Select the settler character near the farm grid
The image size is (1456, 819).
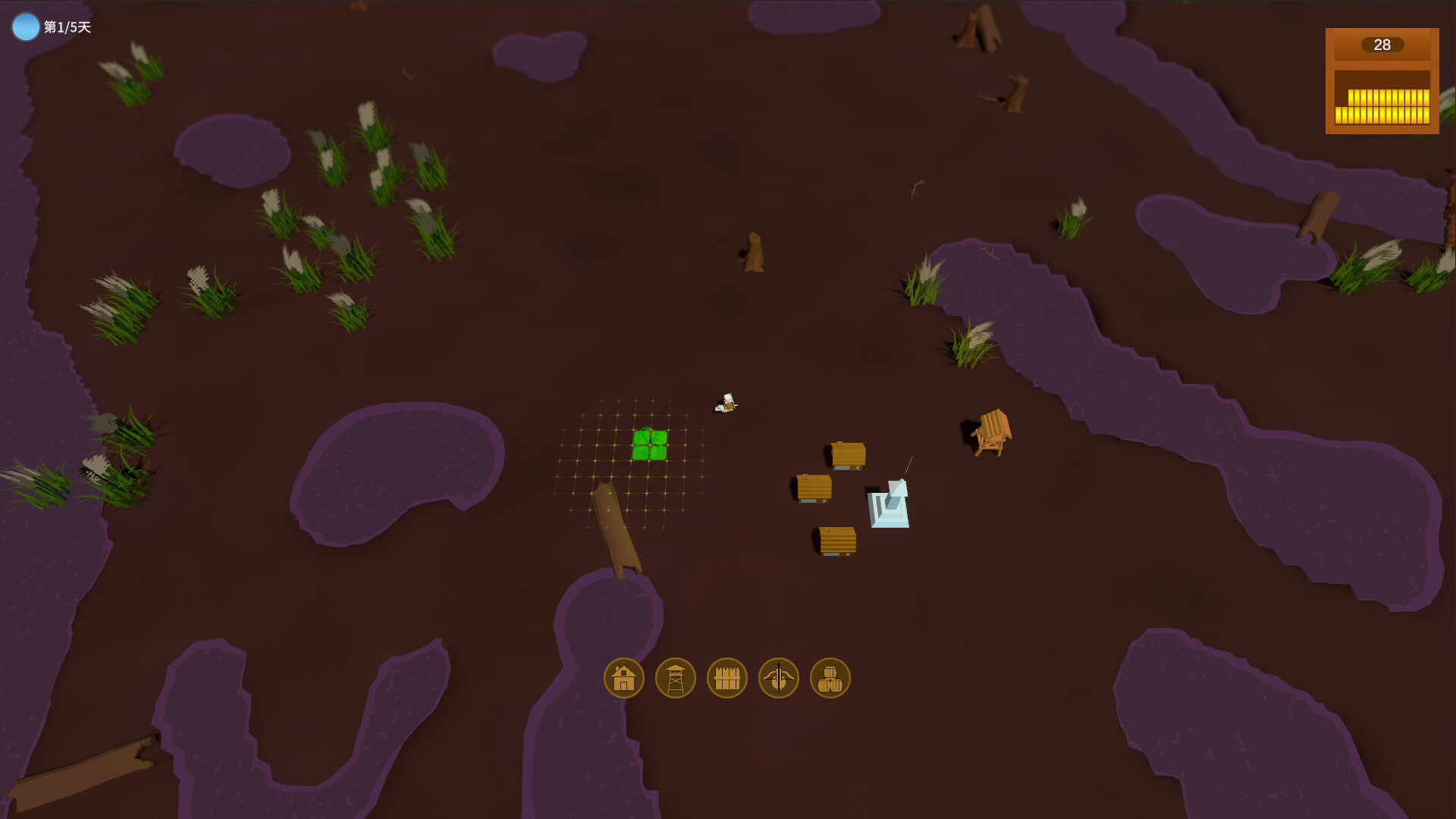pos(727,400)
